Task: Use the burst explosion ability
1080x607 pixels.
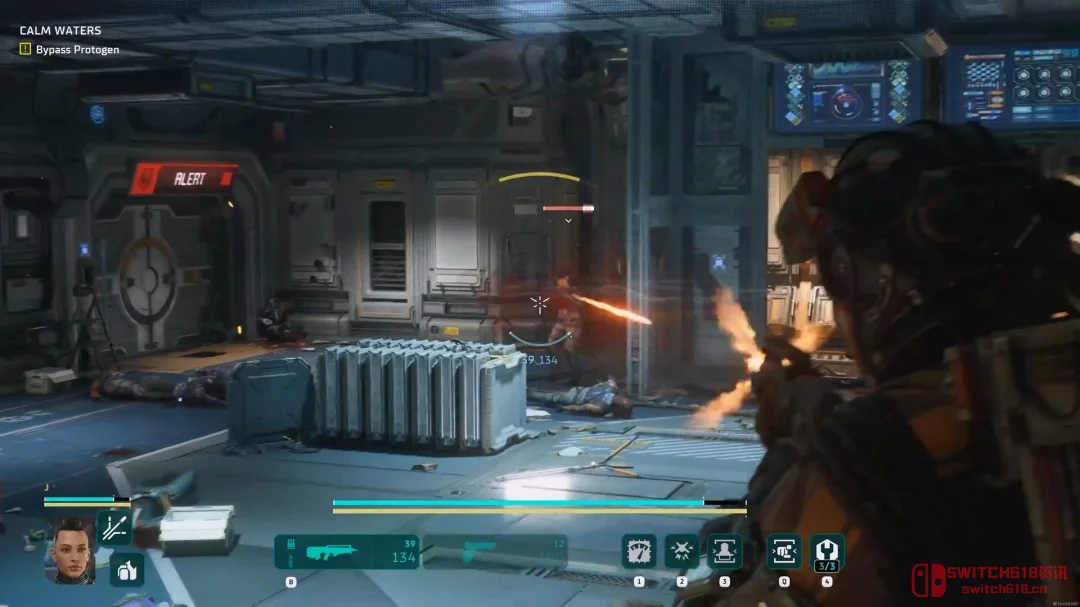Action: (682, 551)
